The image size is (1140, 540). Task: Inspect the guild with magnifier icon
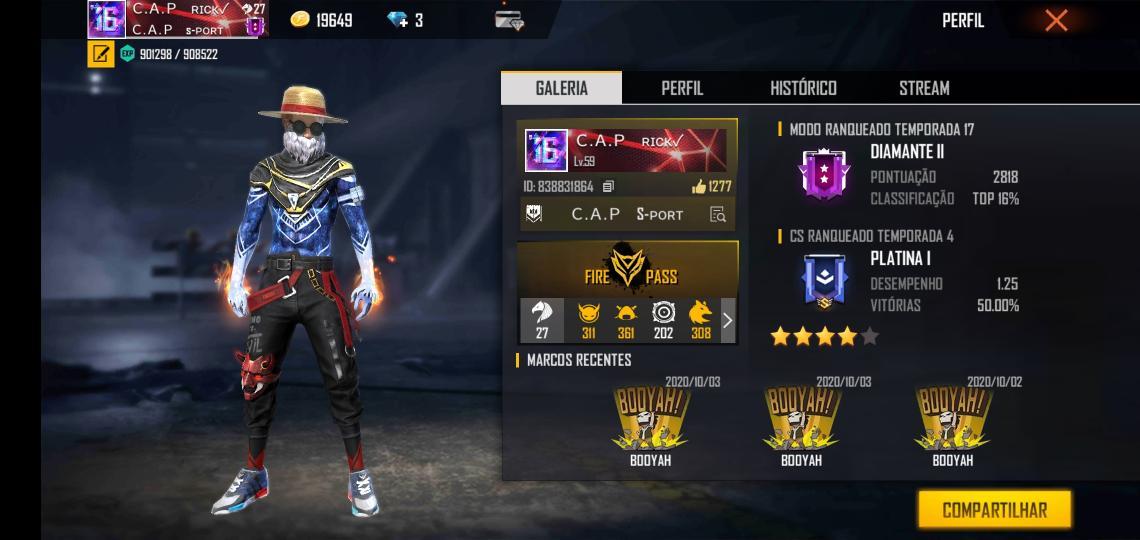[717, 214]
